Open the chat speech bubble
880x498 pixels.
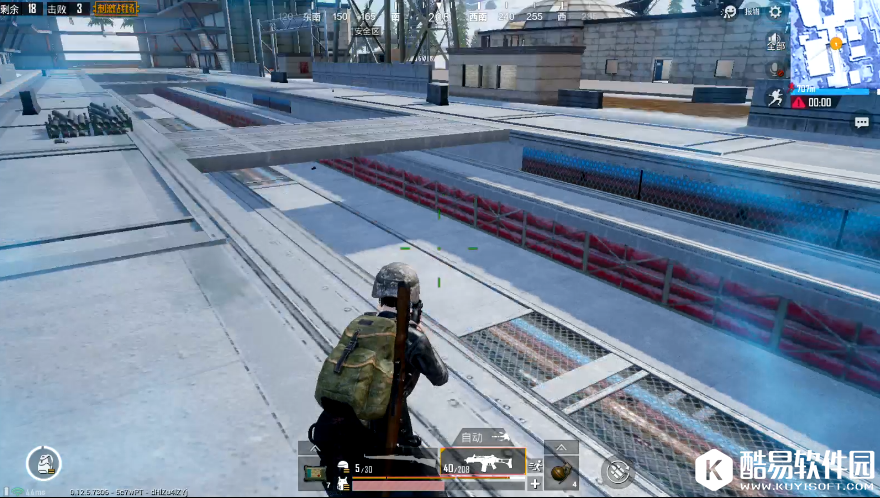(x=861, y=122)
